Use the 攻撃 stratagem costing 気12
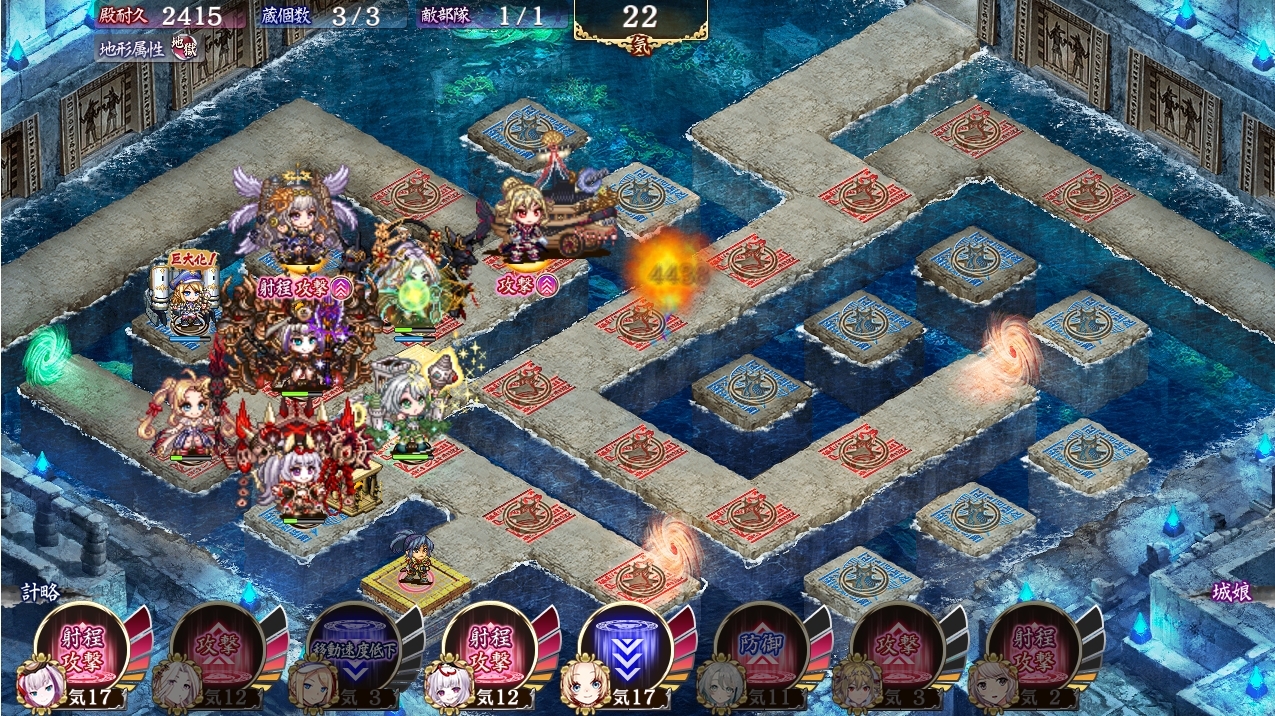 [x=218, y=648]
